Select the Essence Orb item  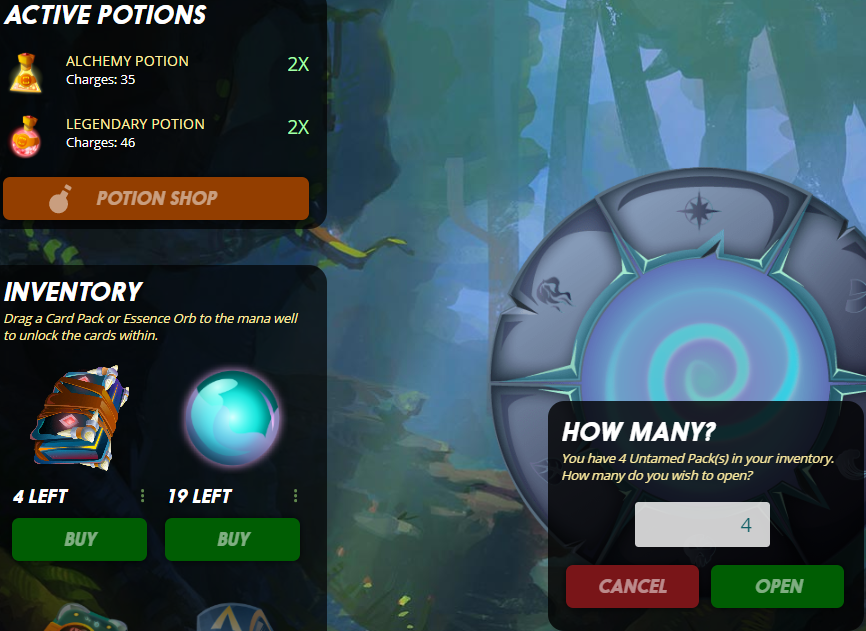[232, 417]
